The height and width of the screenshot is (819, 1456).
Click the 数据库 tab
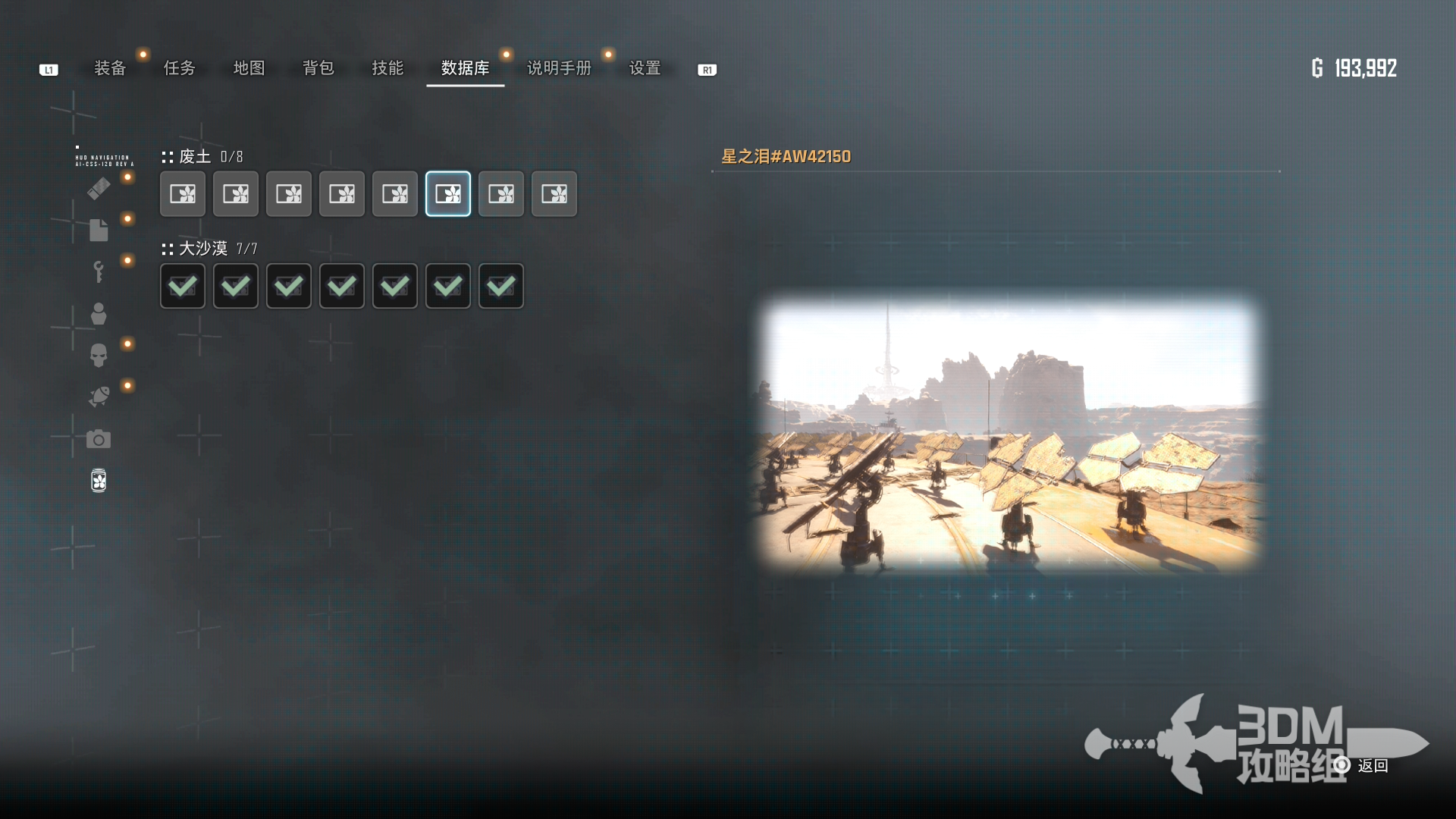click(x=465, y=68)
